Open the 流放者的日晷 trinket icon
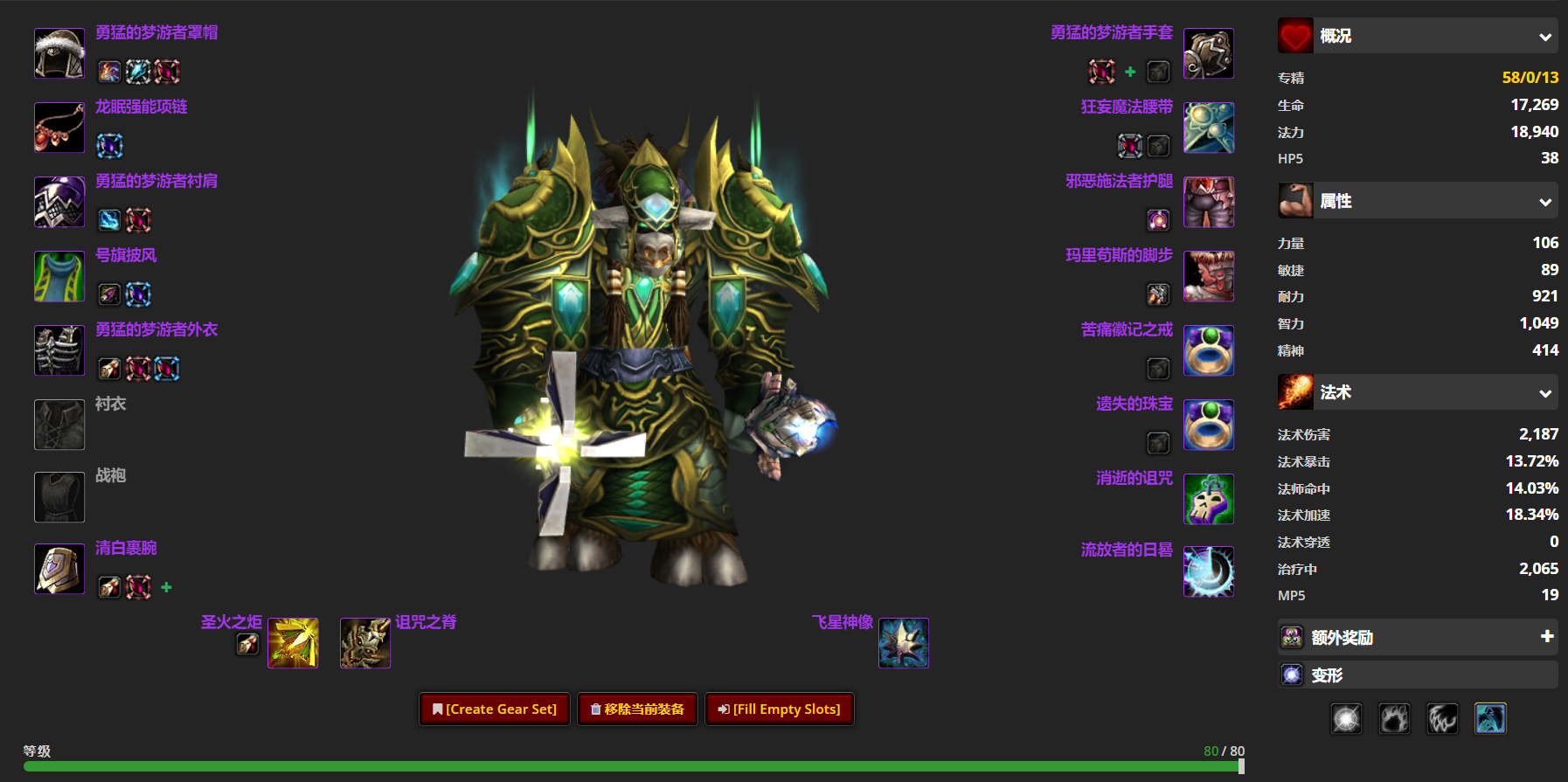1568x782 pixels. tap(1209, 571)
